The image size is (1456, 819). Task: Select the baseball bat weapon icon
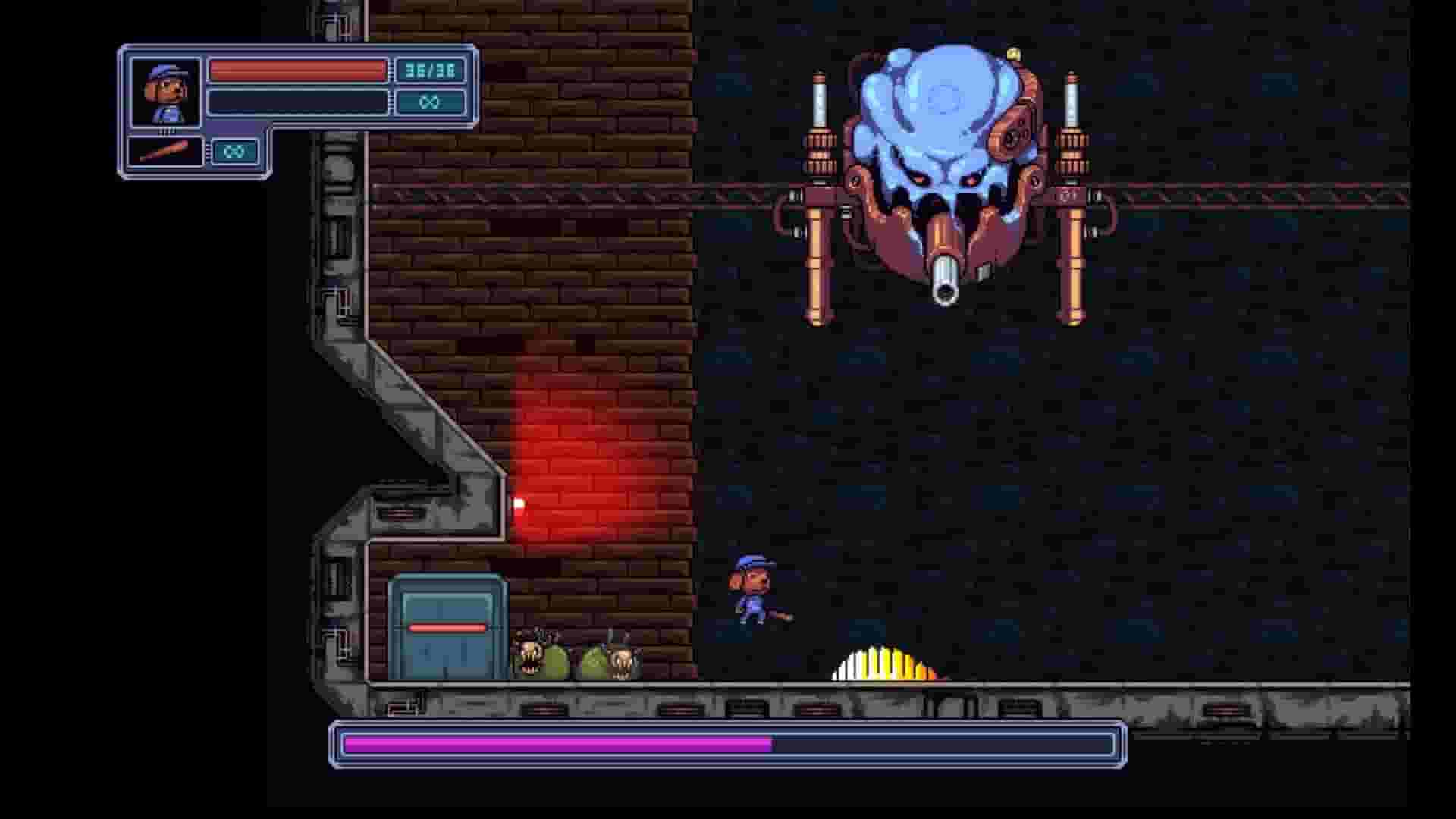click(x=163, y=150)
